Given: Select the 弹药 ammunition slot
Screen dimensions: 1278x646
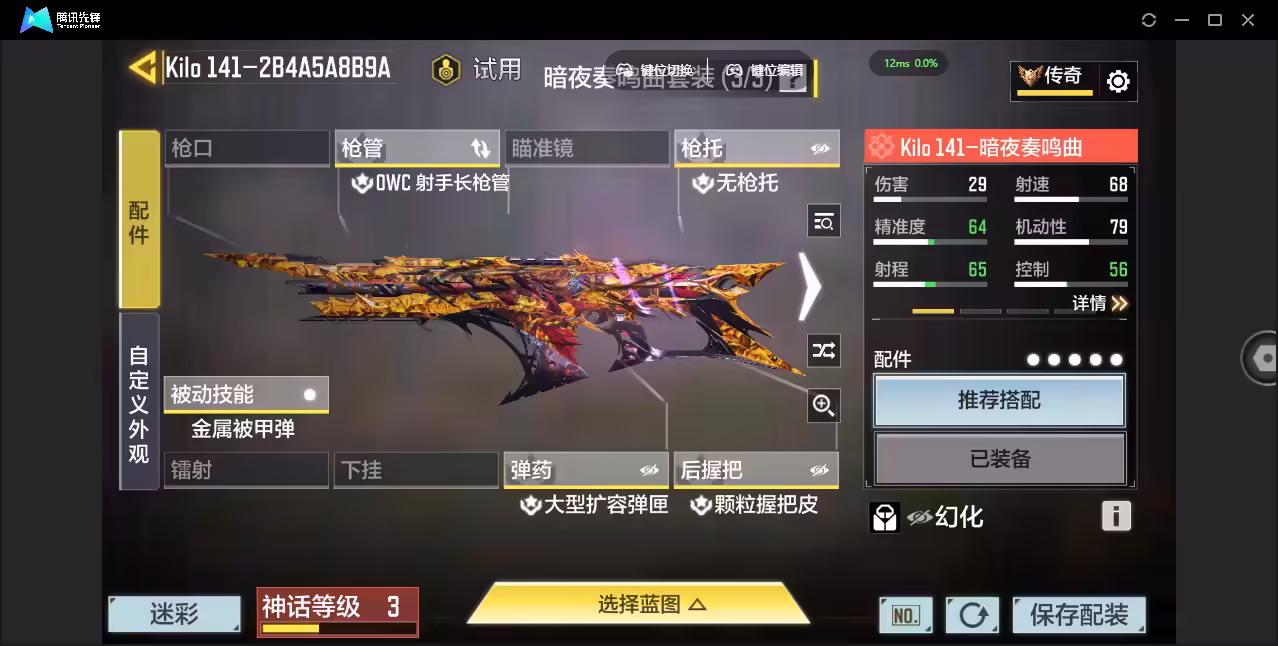Looking at the screenshot, I should (x=586, y=470).
